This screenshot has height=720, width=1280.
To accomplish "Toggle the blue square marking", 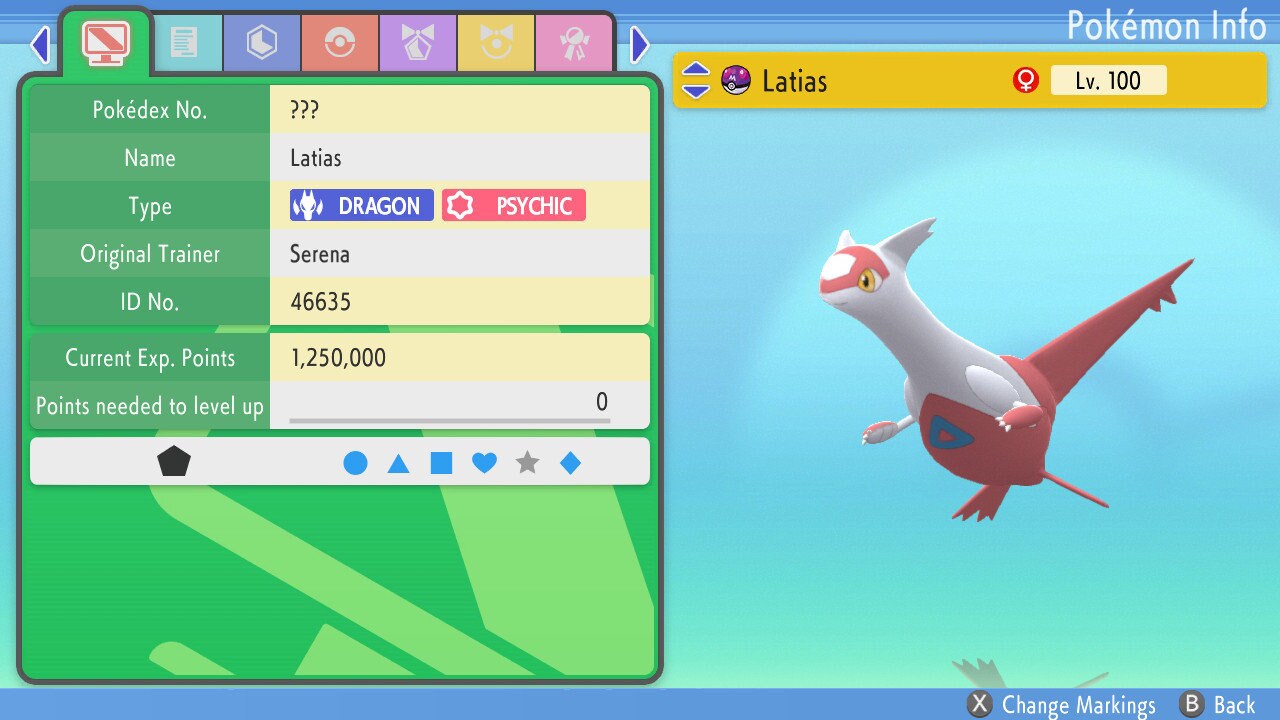I will pyautogui.click(x=441, y=463).
